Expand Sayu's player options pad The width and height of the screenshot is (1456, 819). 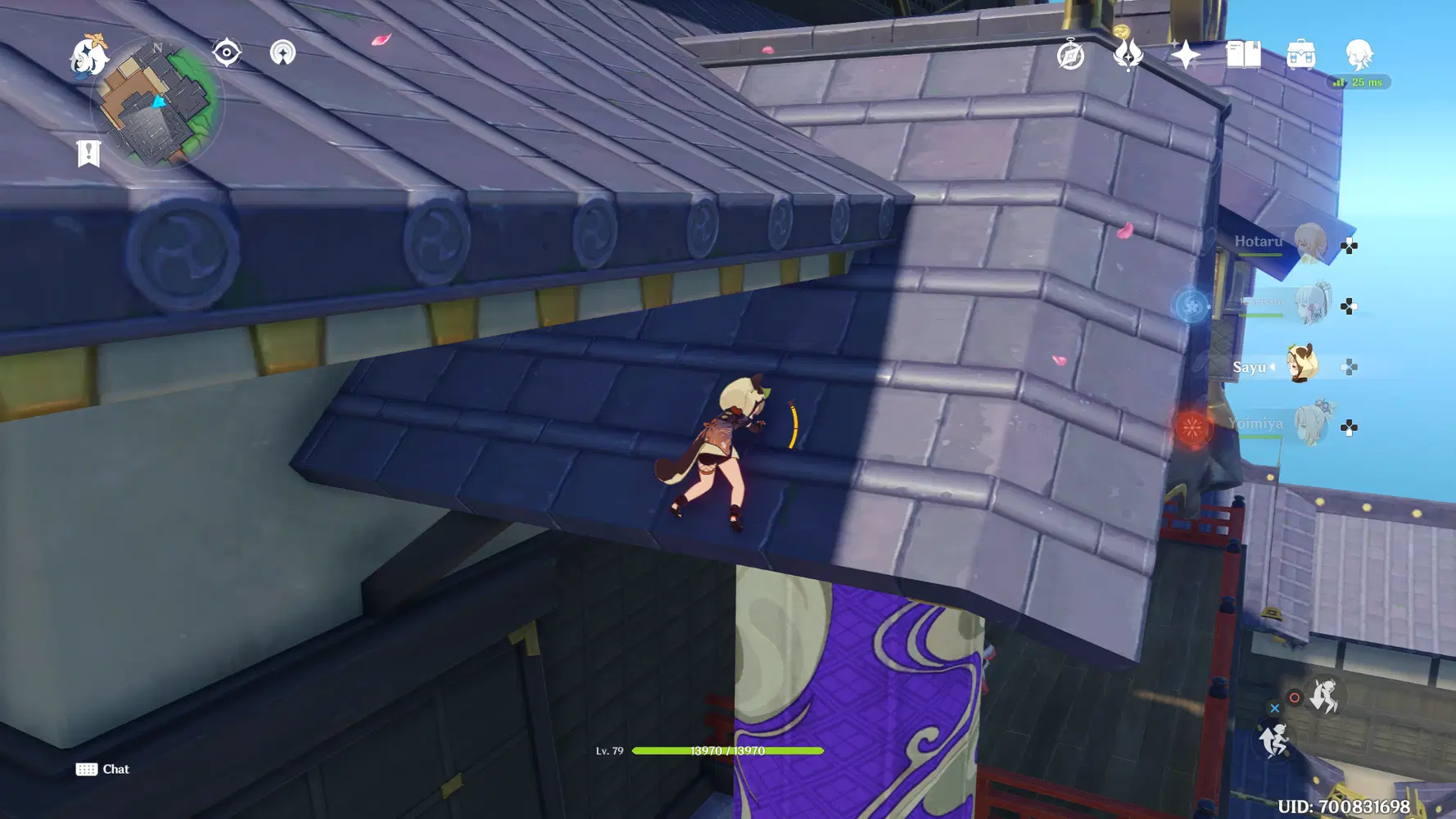1348,366
